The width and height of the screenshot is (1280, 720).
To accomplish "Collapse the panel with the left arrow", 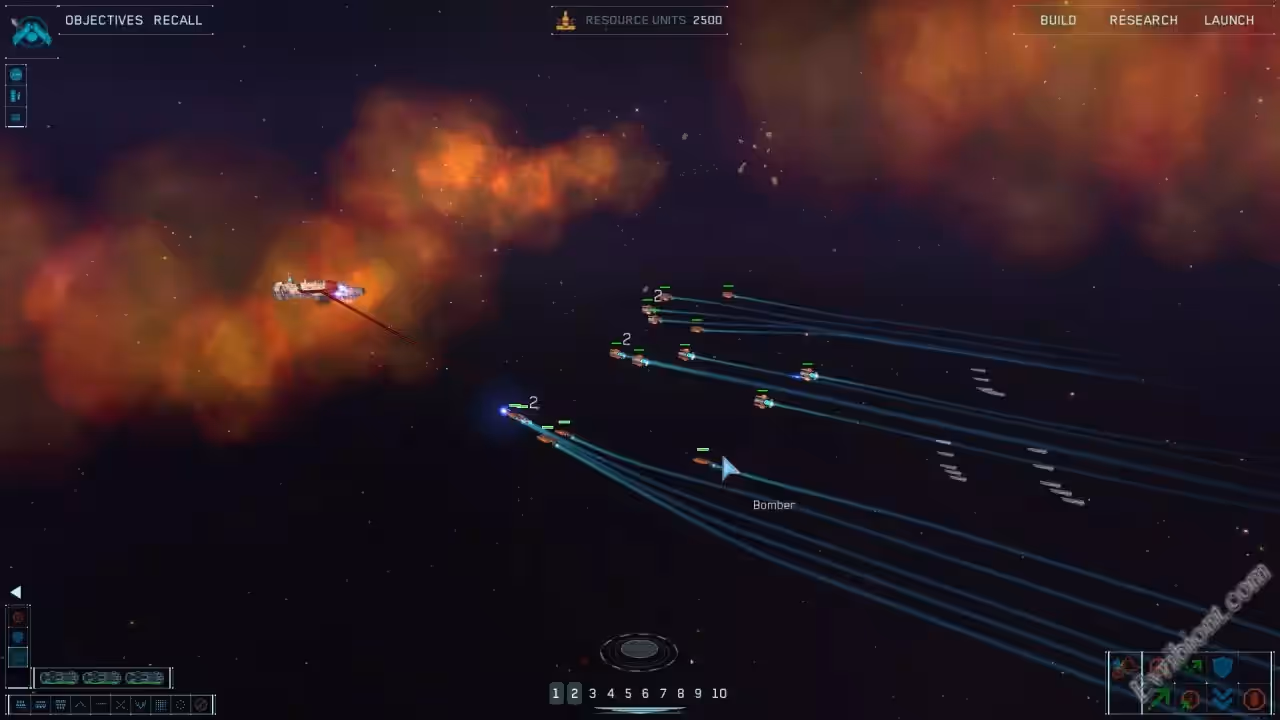I will (15, 592).
